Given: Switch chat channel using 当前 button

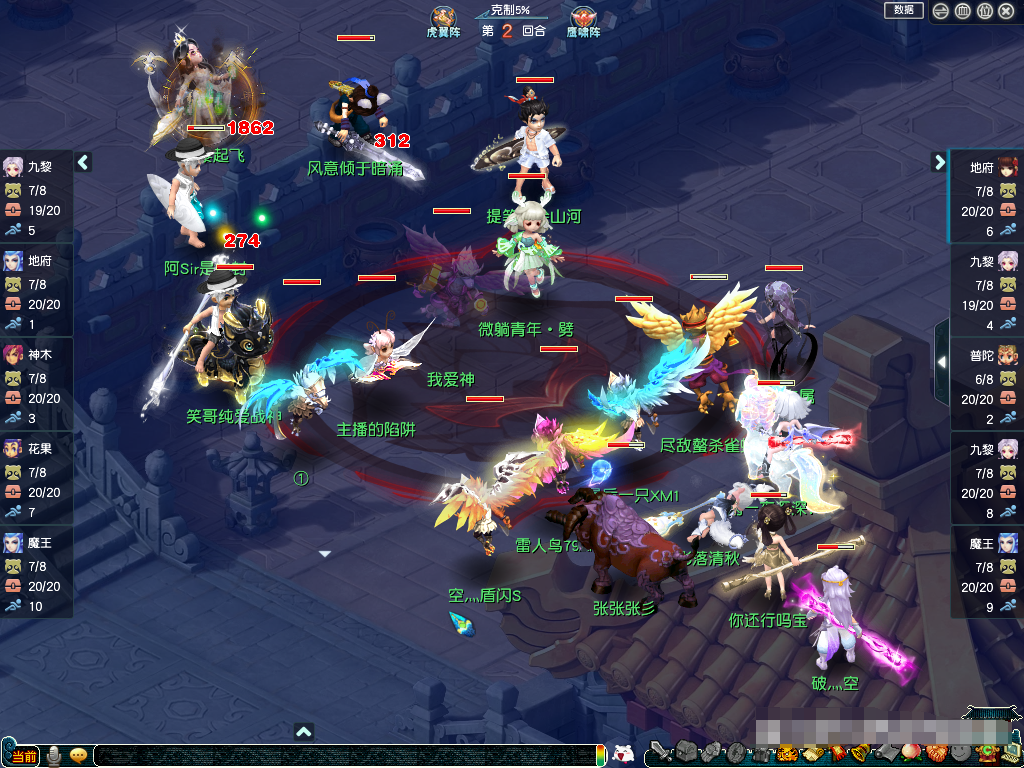Looking at the screenshot, I should tap(23, 756).
